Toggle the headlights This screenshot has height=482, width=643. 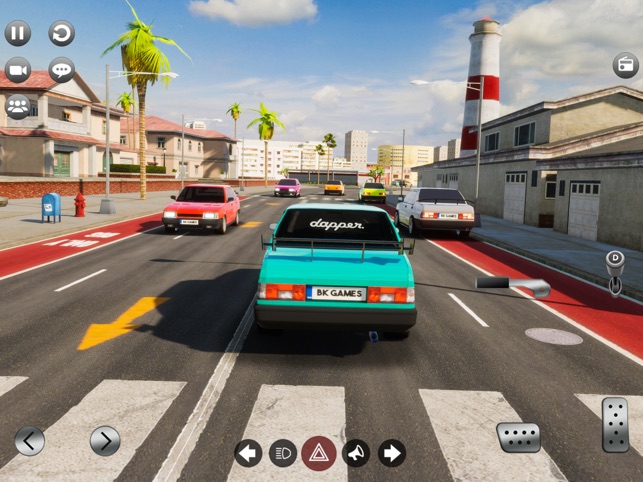tap(283, 453)
